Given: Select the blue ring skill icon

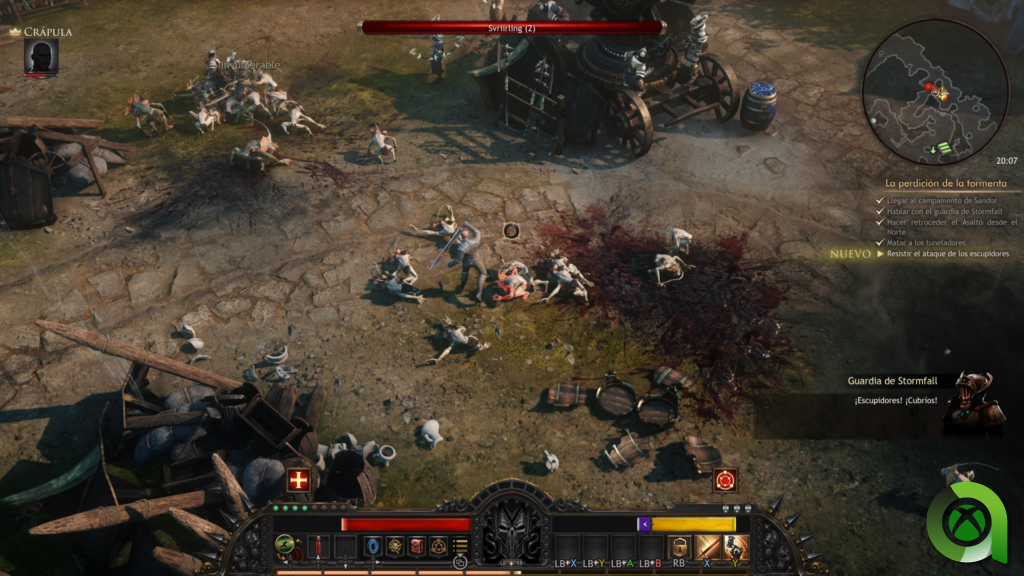Looking at the screenshot, I should point(373,546).
